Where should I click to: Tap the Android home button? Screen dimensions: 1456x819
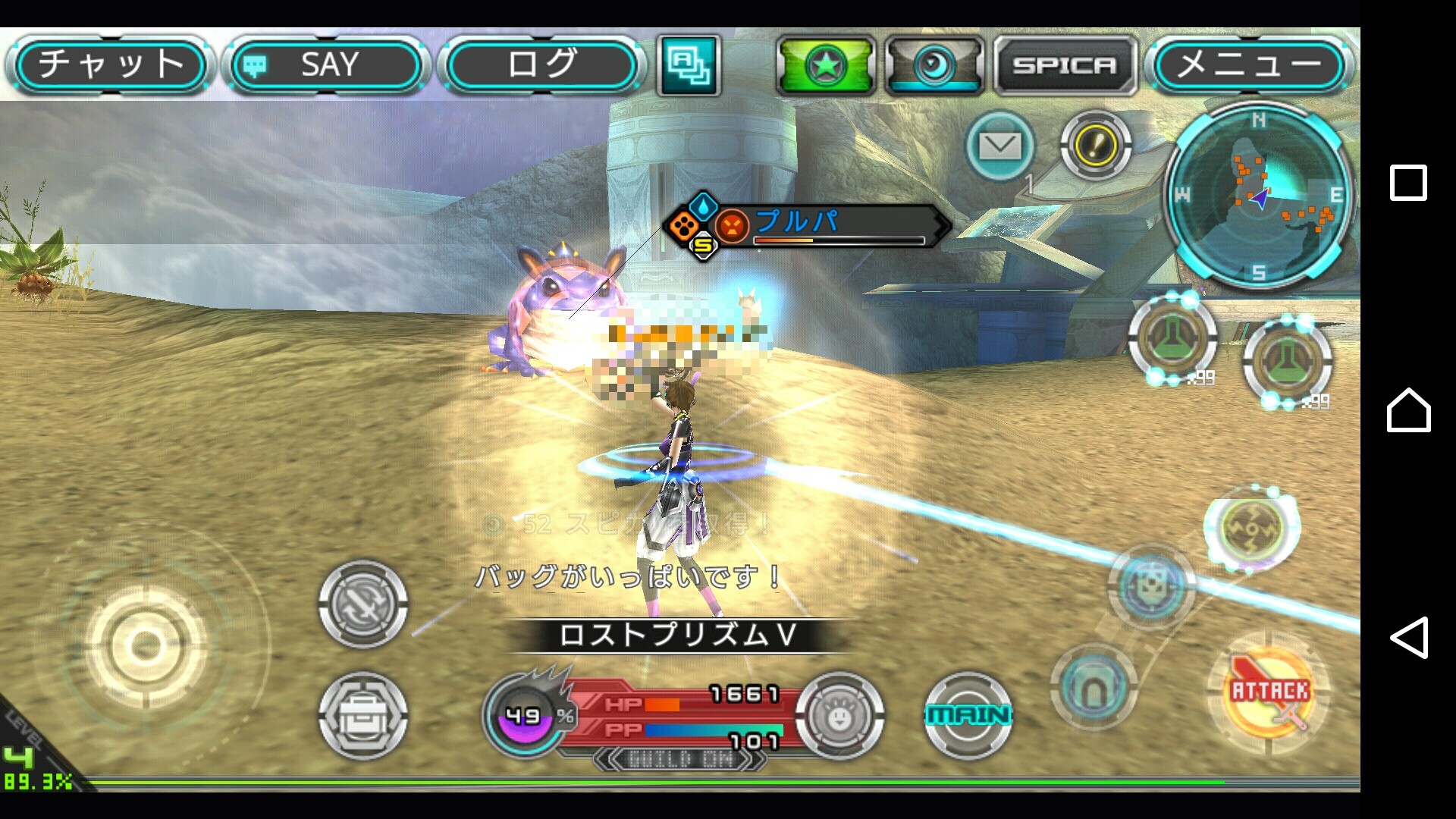[x=1408, y=410]
